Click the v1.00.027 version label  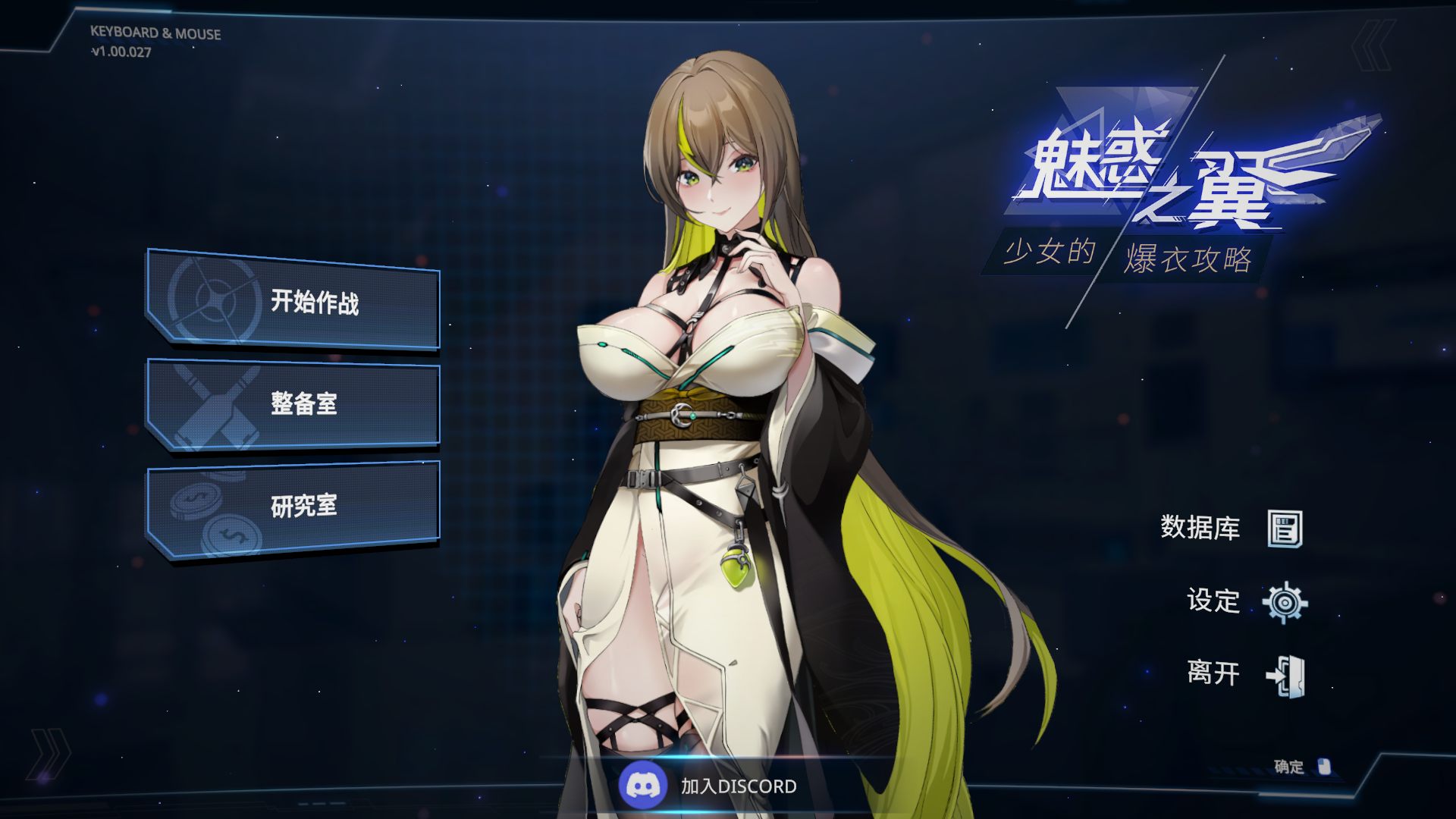pyautogui.click(x=120, y=51)
